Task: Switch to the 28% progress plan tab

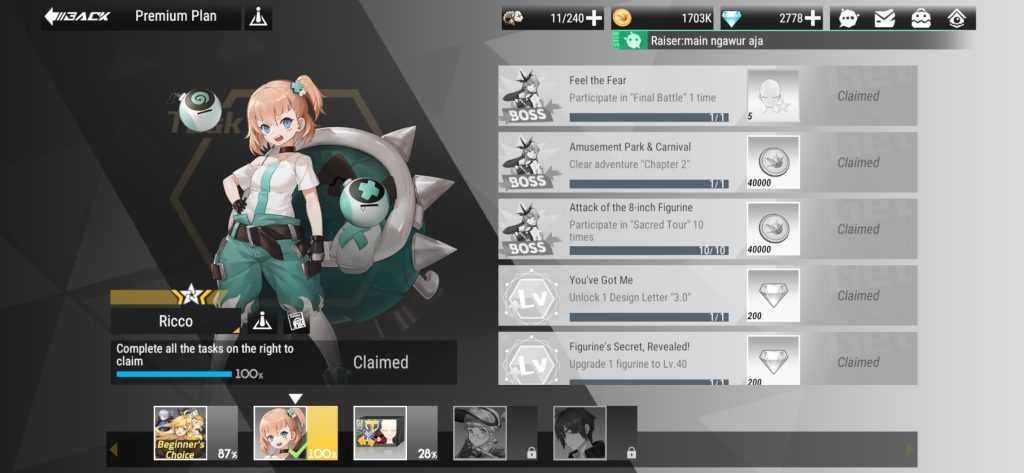Action: point(381,433)
